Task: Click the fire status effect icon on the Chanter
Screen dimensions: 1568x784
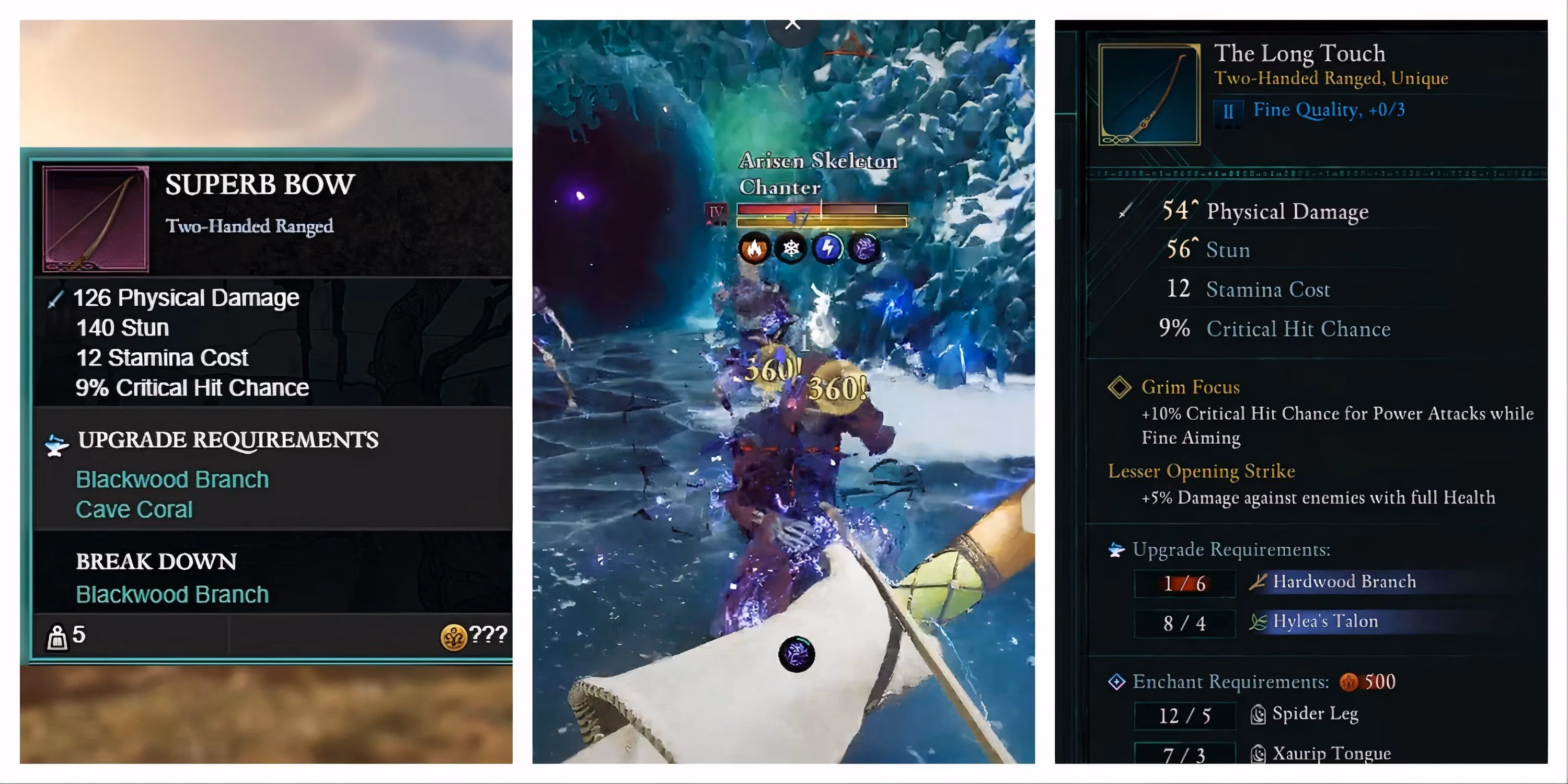Action: pos(755,248)
